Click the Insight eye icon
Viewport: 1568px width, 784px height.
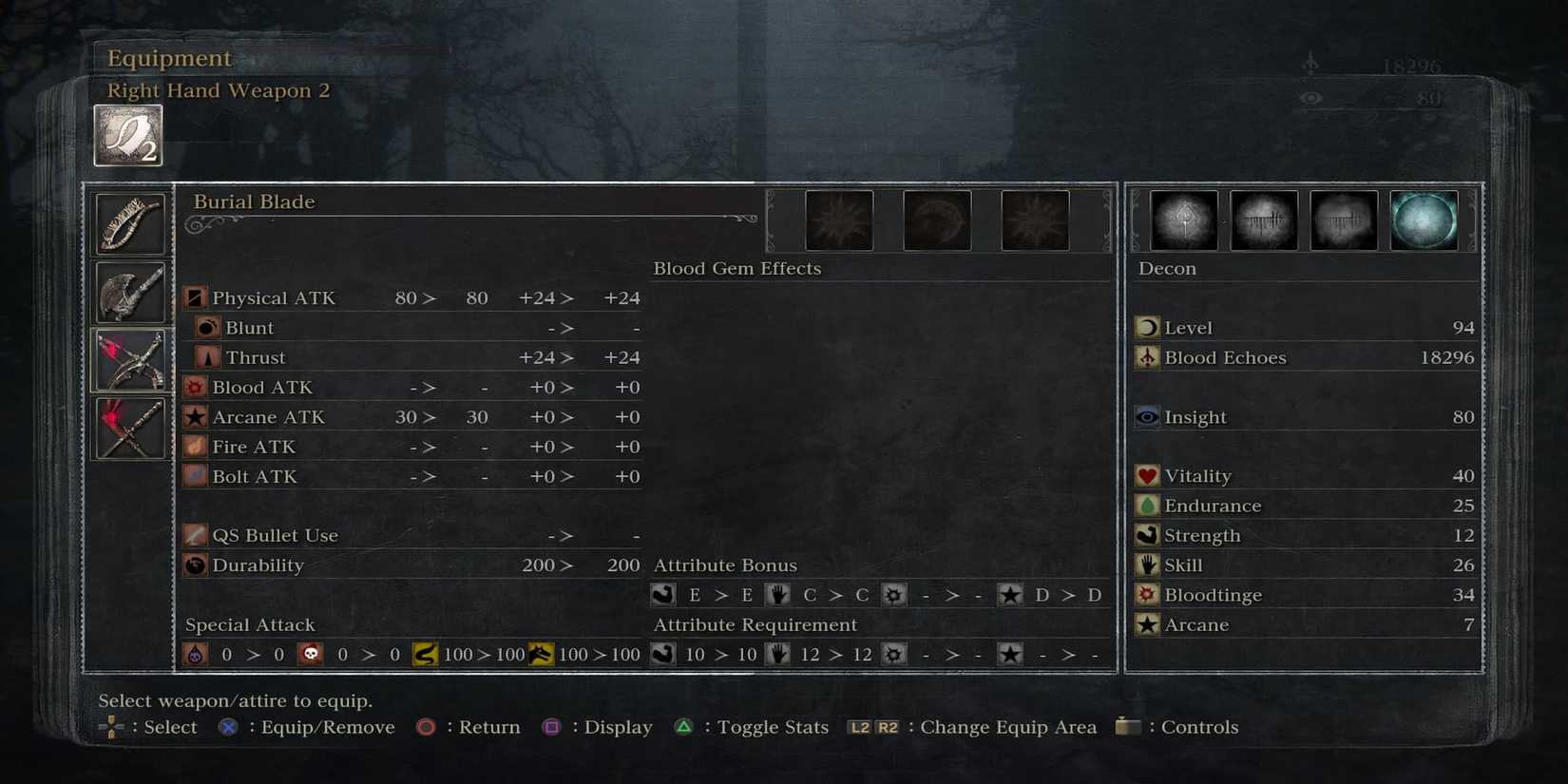pos(1146,416)
